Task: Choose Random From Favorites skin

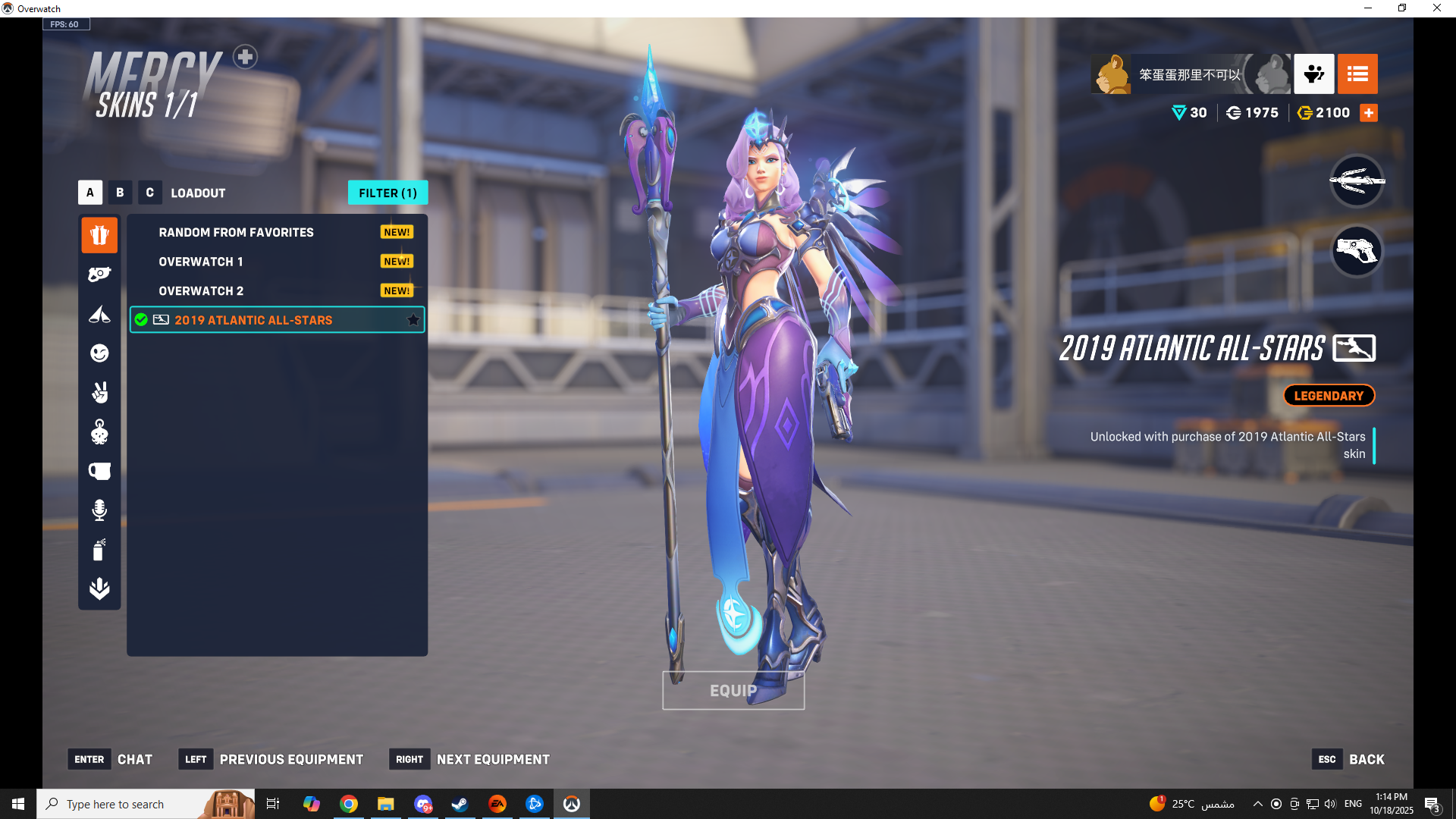Action: (236, 232)
